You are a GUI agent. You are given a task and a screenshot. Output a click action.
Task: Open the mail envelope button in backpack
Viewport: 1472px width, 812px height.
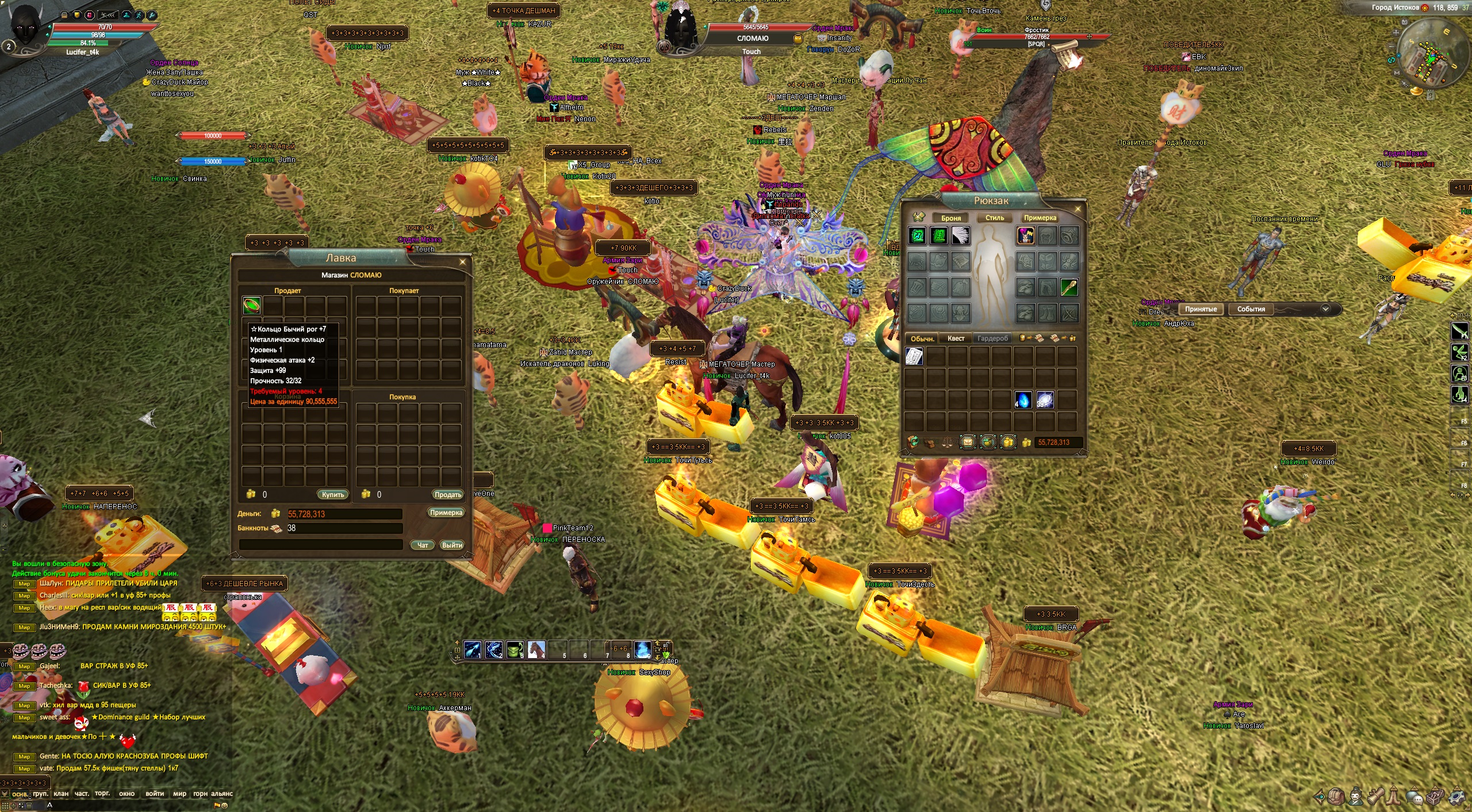point(968,442)
